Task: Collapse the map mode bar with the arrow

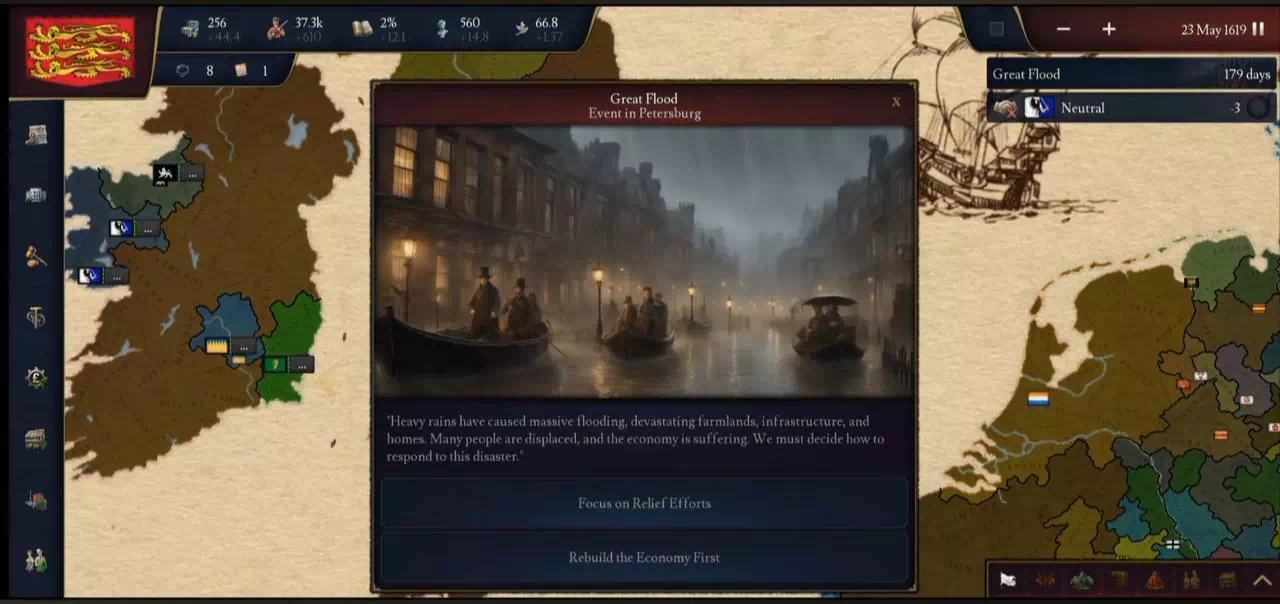Action: pyautogui.click(x=1262, y=580)
